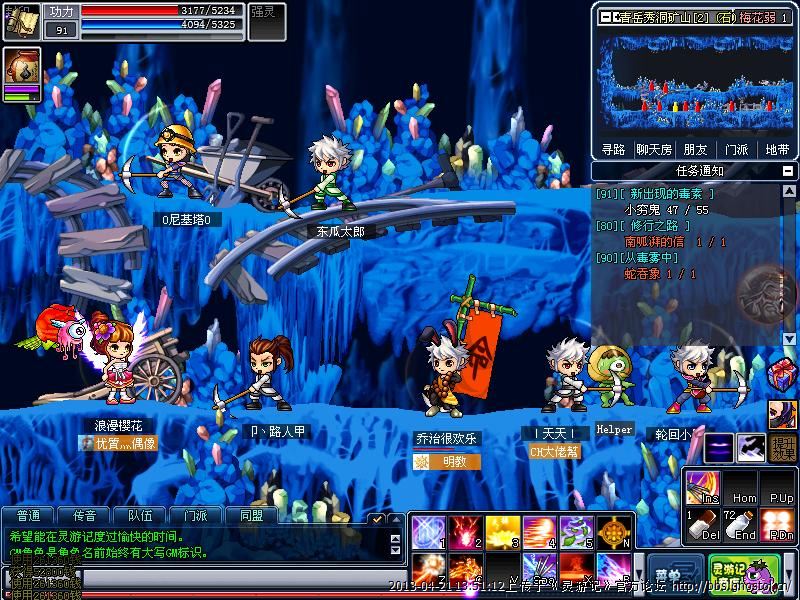800x600 pixels.
Task: Open the 聊天房 chat room button
Action: pyautogui.click(x=654, y=150)
